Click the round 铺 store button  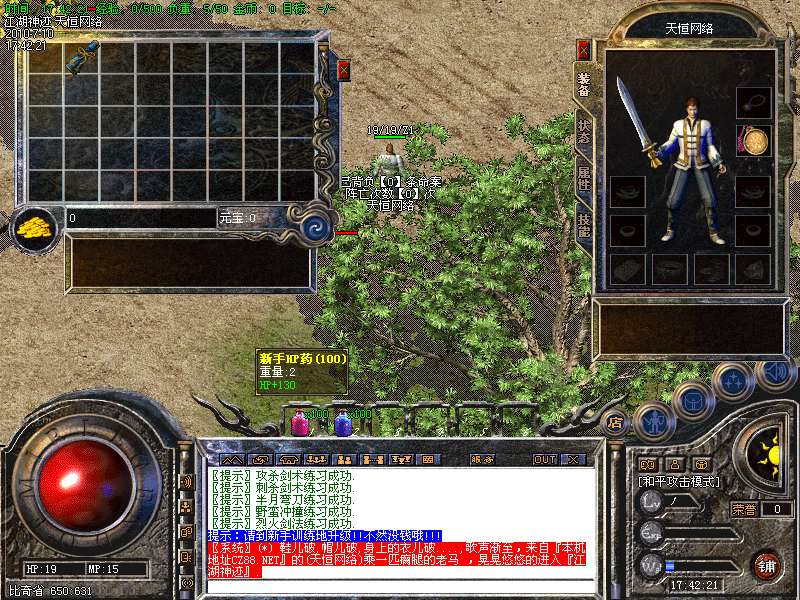tap(766, 565)
